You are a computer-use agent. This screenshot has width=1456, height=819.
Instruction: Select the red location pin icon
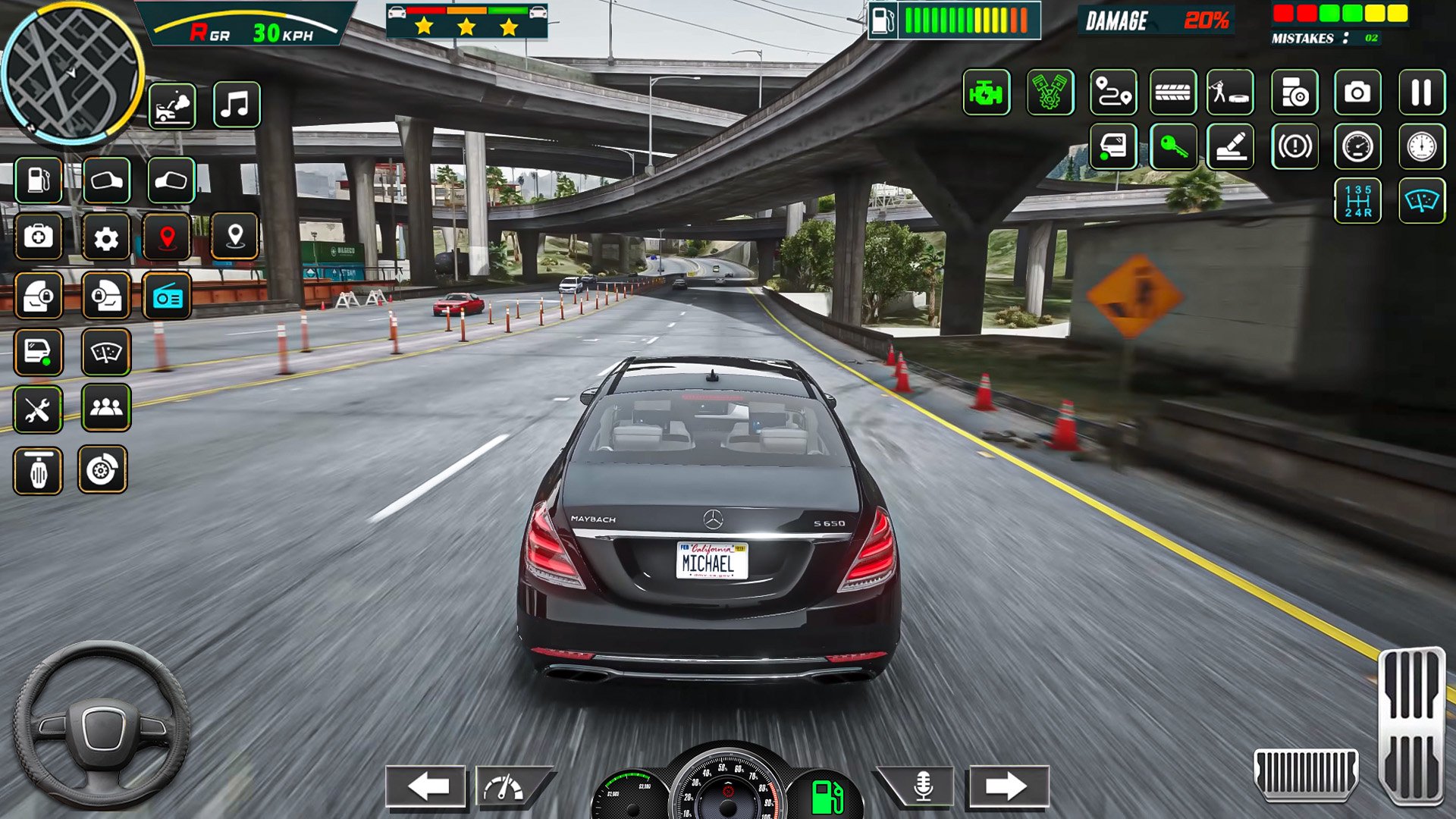pyautogui.click(x=168, y=238)
